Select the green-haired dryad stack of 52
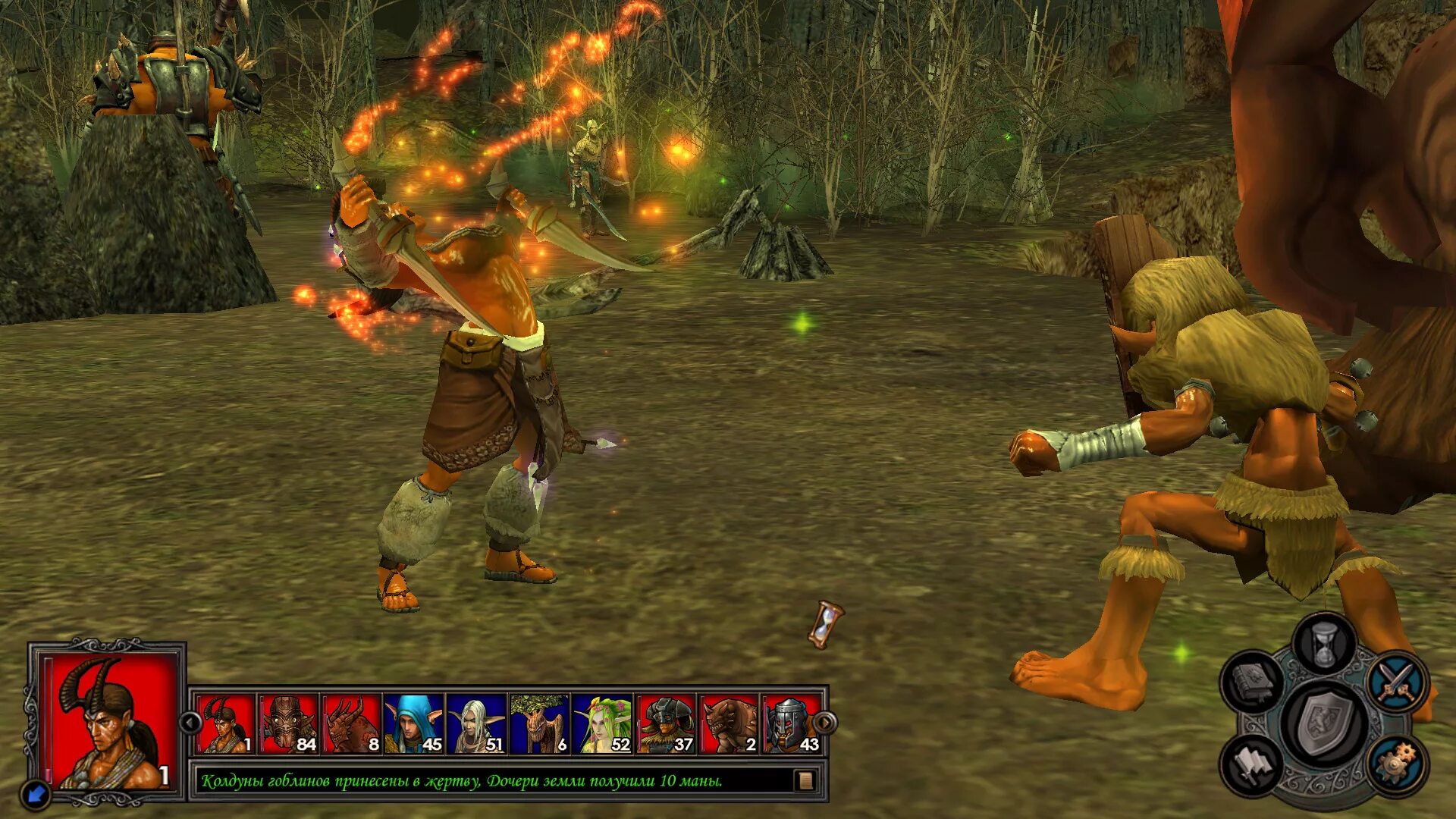The width and height of the screenshot is (1456, 819). coord(603,724)
